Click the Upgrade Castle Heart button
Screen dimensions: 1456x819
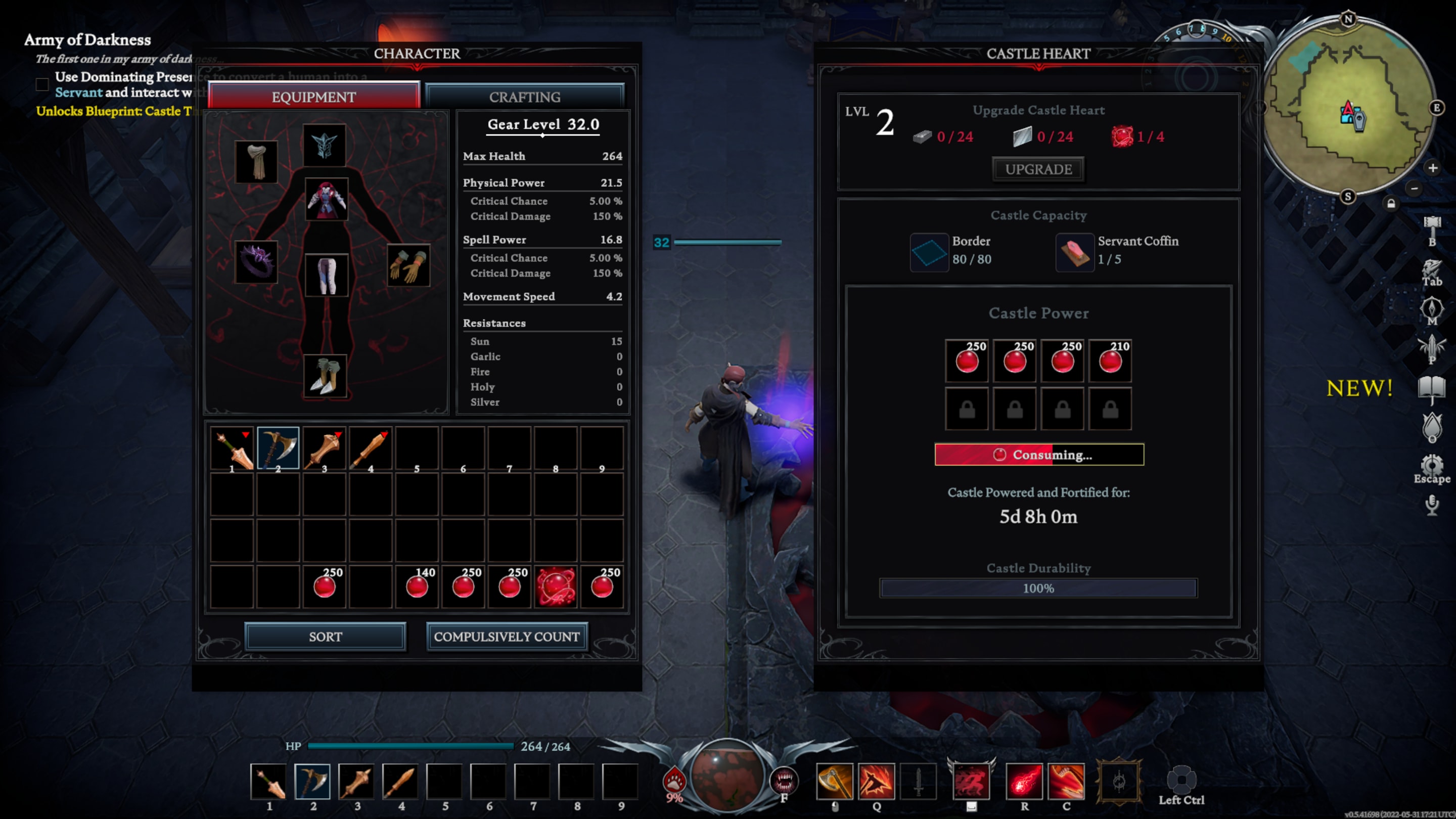click(1038, 169)
